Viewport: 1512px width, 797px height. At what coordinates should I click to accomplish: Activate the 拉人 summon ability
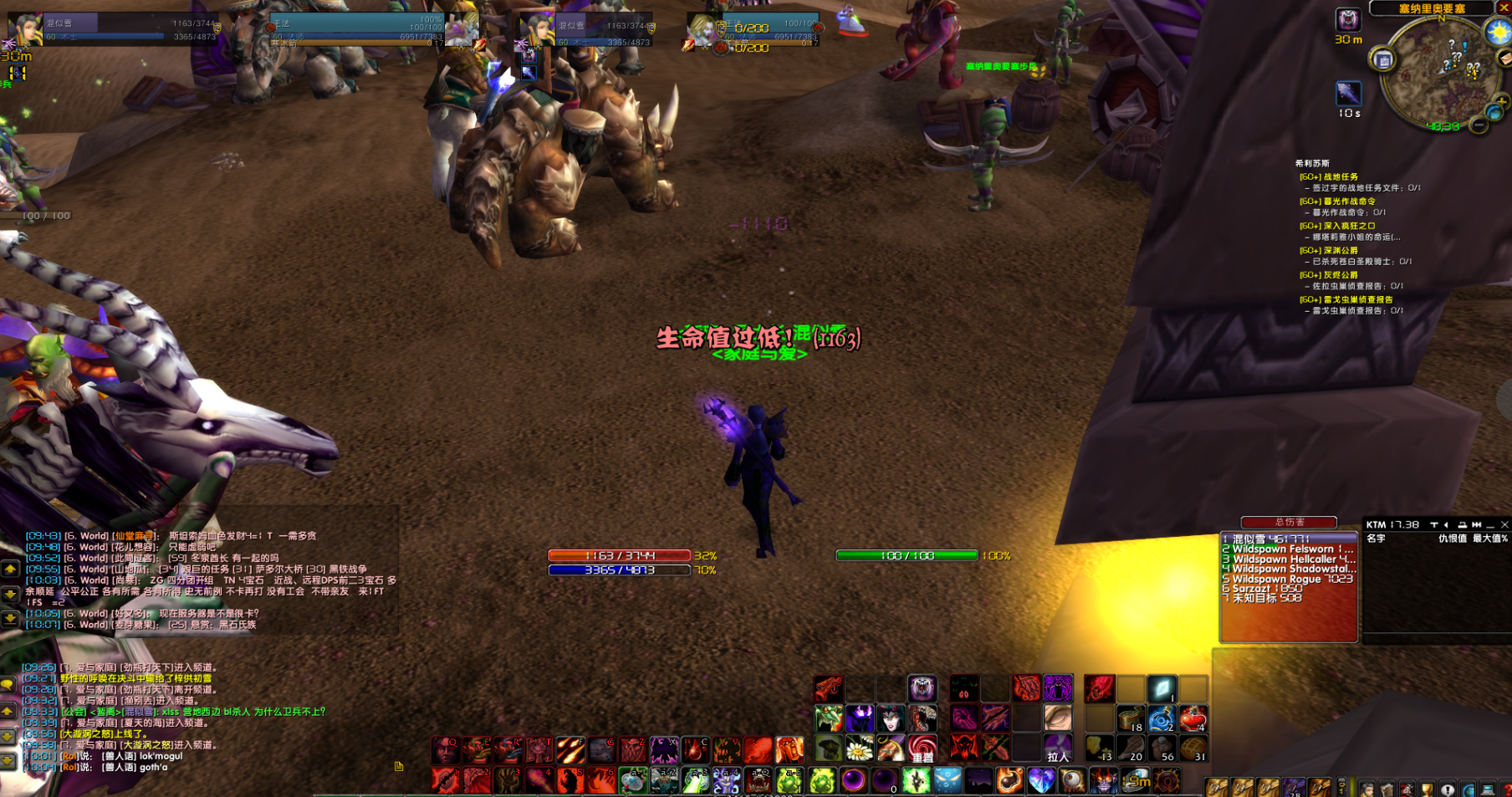[1058, 748]
